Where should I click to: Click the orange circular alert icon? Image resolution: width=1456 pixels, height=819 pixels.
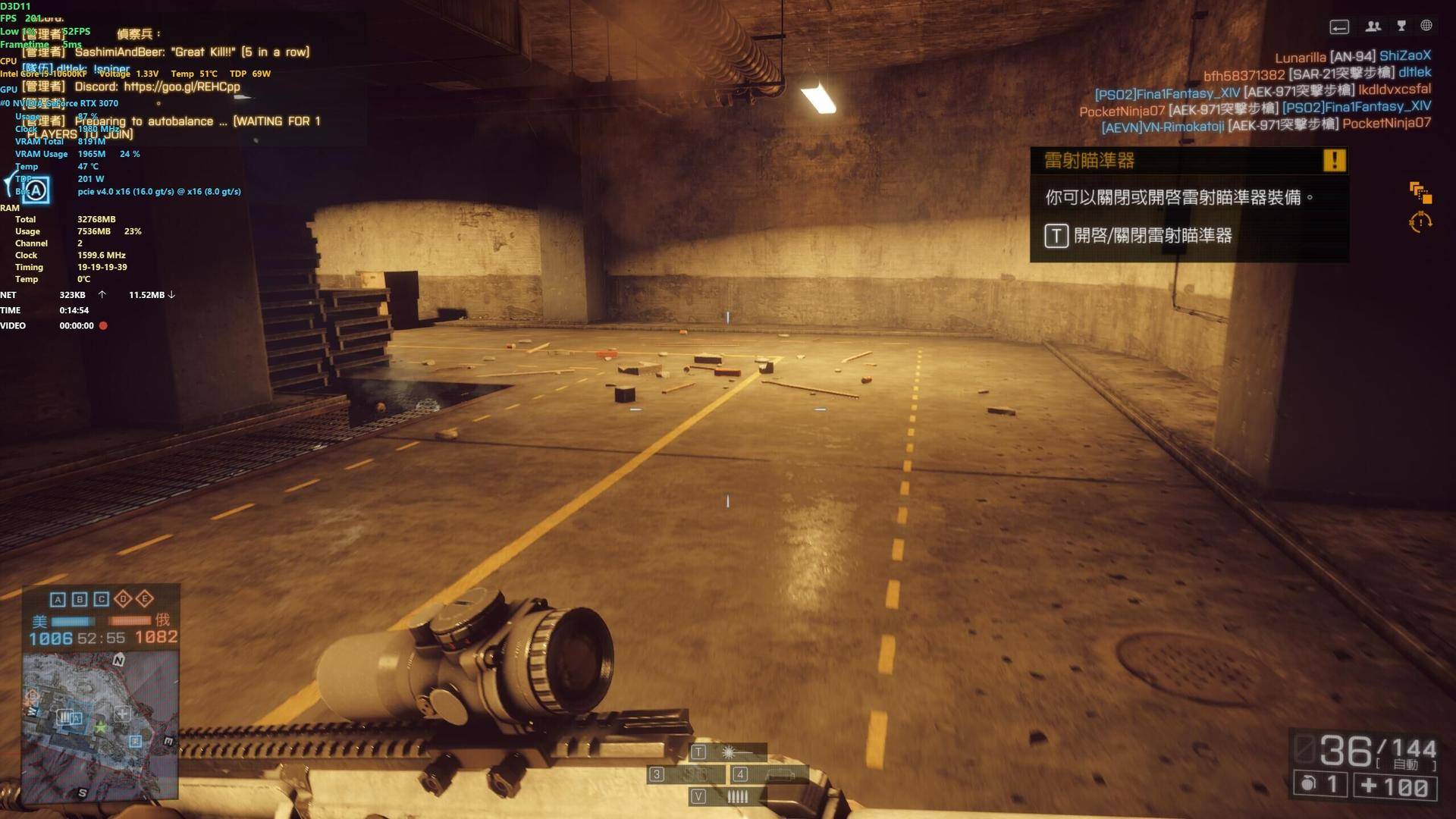point(1420,222)
